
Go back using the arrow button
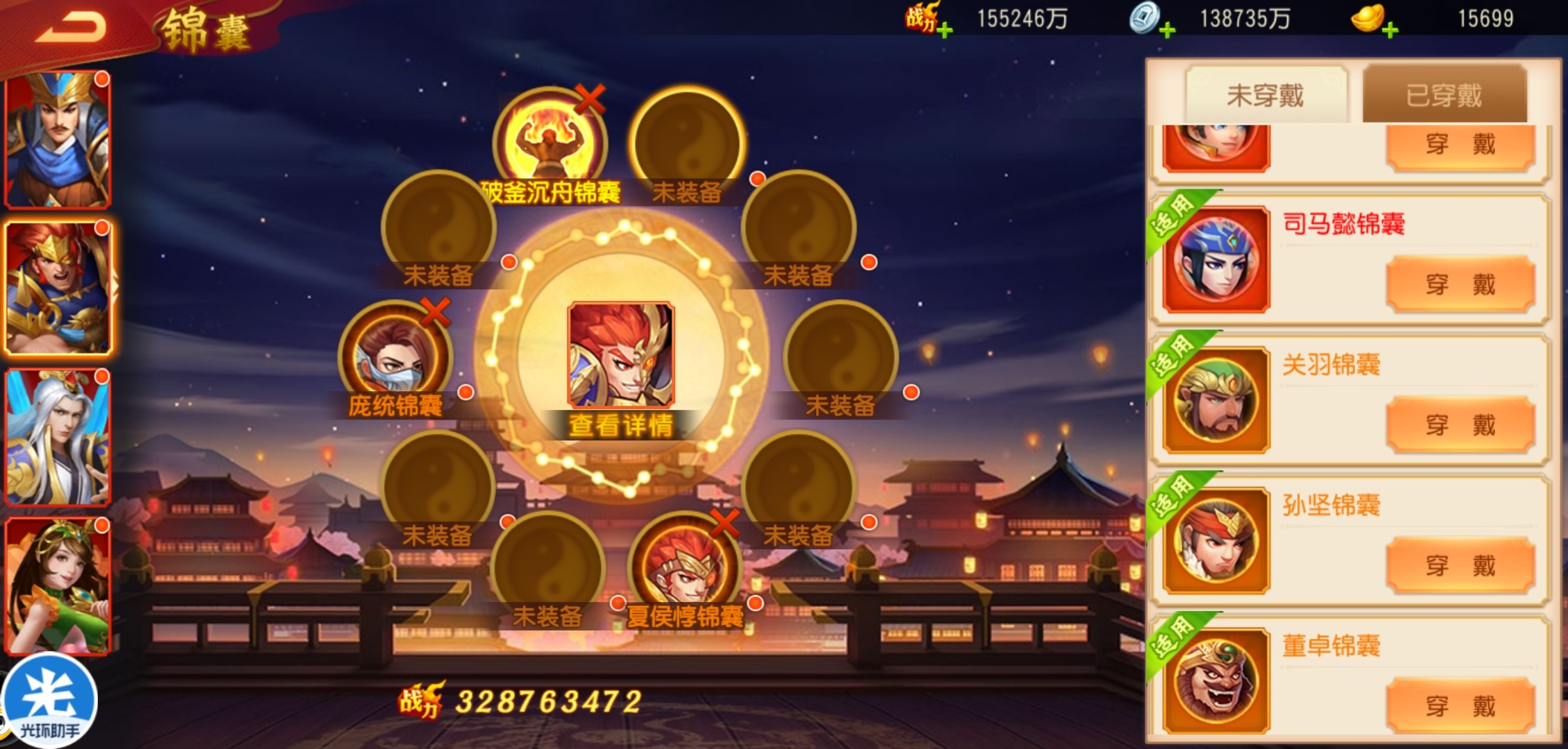[x=71, y=28]
